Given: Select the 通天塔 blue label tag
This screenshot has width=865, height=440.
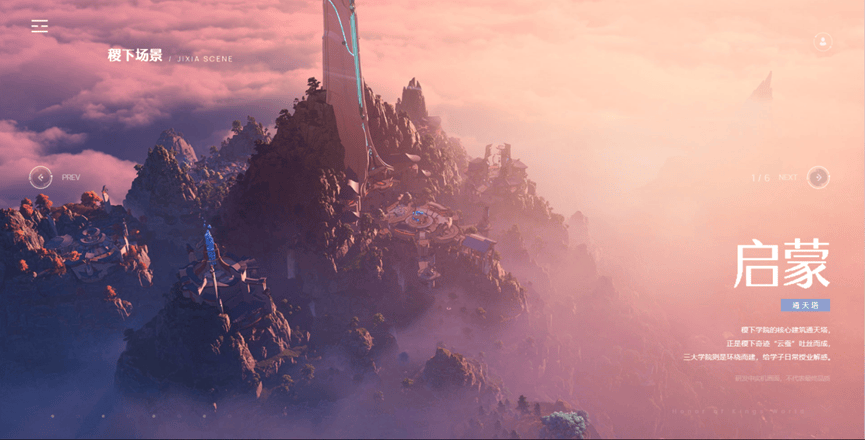Looking at the screenshot, I should click(x=805, y=305).
